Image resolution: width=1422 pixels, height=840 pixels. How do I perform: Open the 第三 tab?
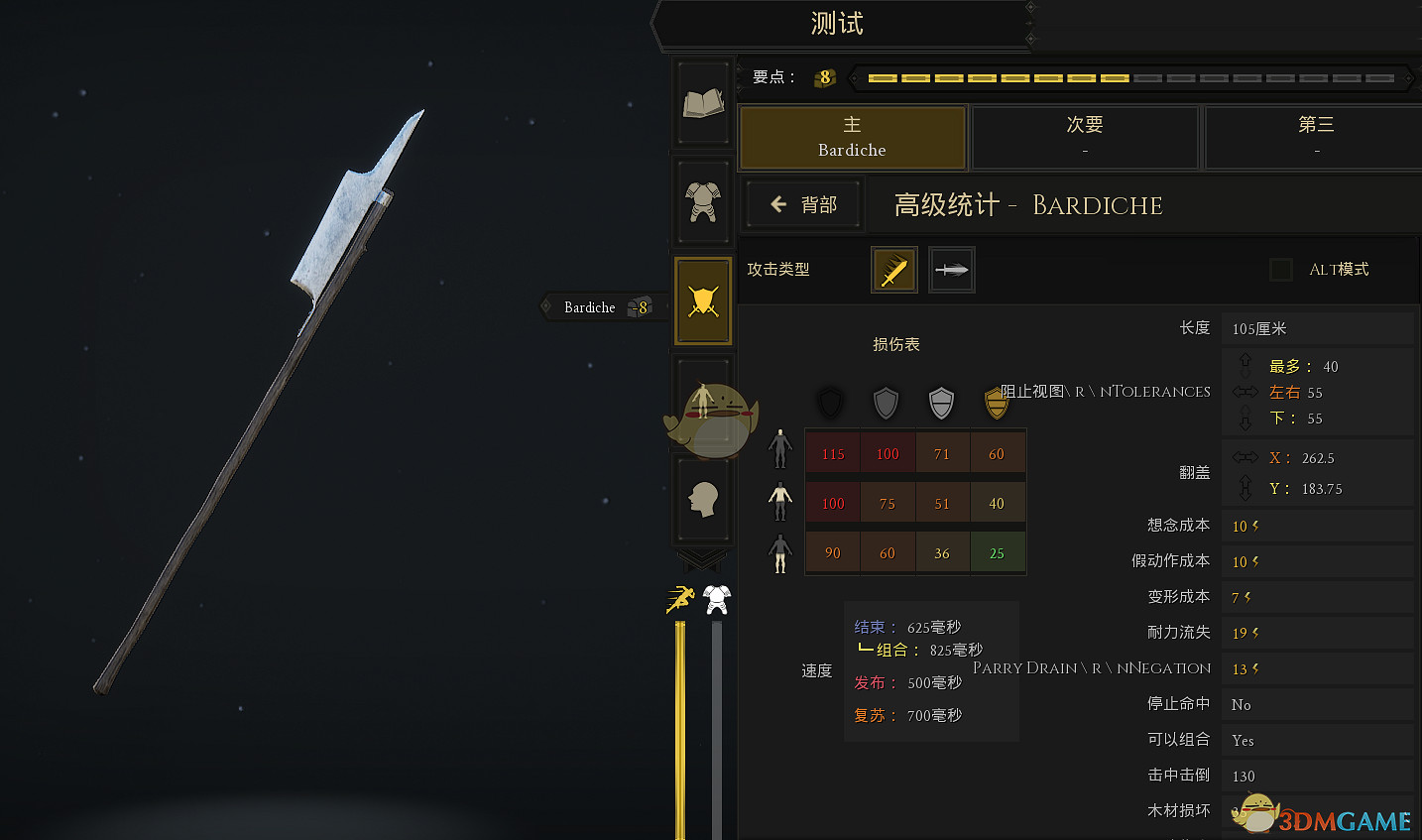pyautogui.click(x=1316, y=137)
